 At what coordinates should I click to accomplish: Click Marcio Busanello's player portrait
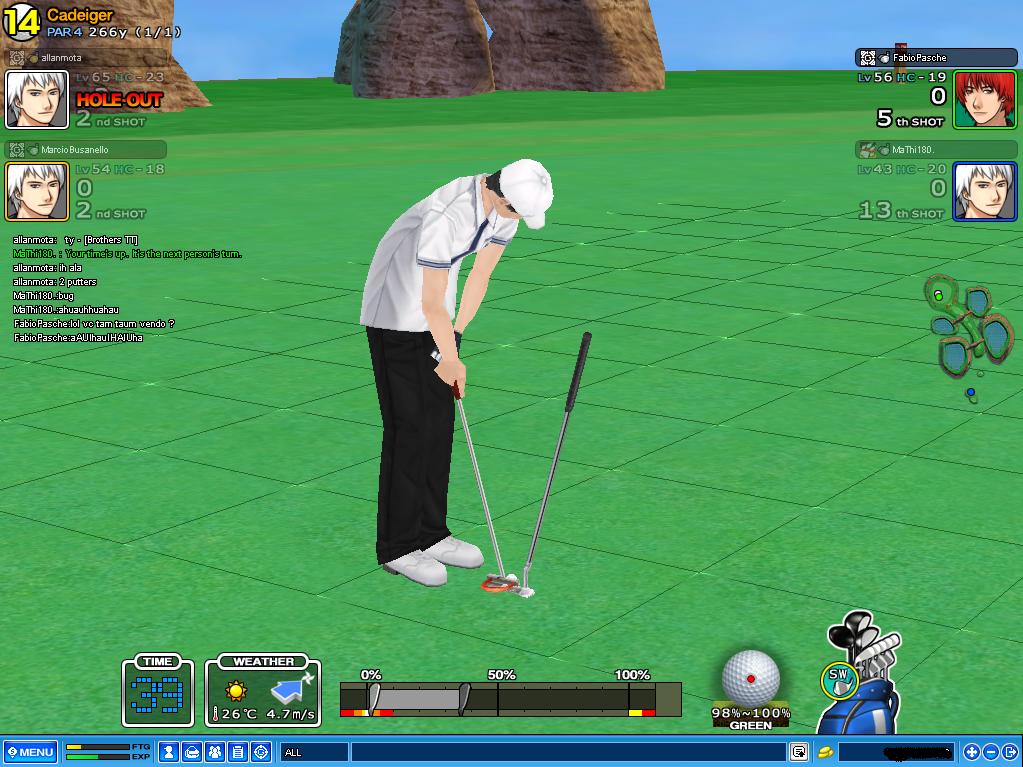tap(37, 191)
